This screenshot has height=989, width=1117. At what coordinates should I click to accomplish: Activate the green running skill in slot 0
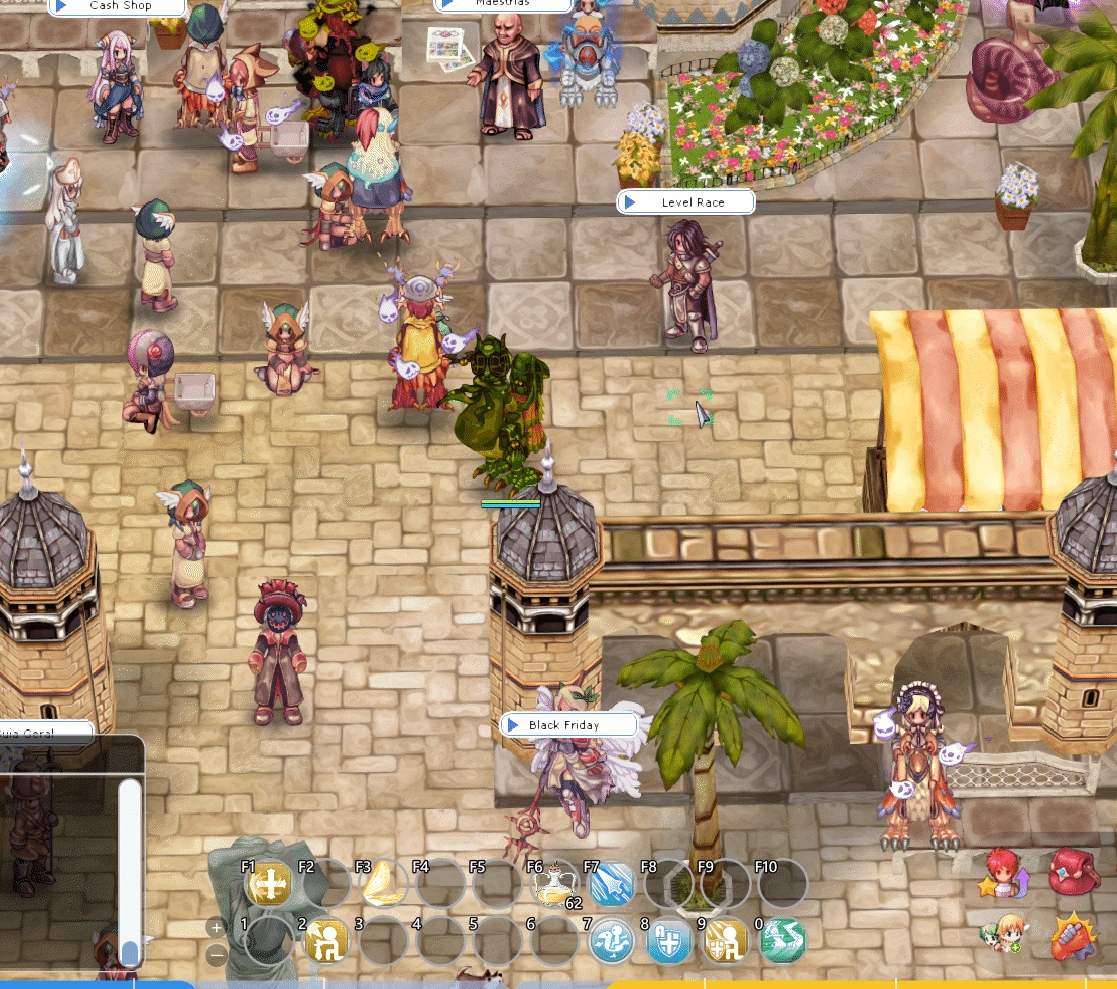pos(782,942)
